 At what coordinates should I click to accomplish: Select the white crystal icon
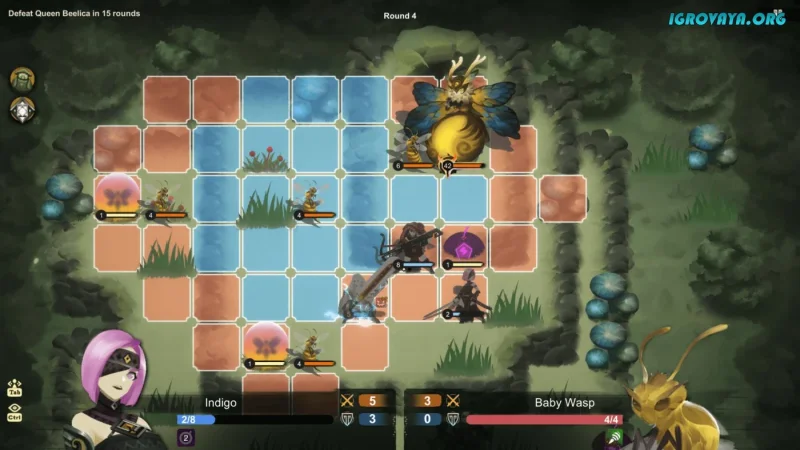point(22,110)
